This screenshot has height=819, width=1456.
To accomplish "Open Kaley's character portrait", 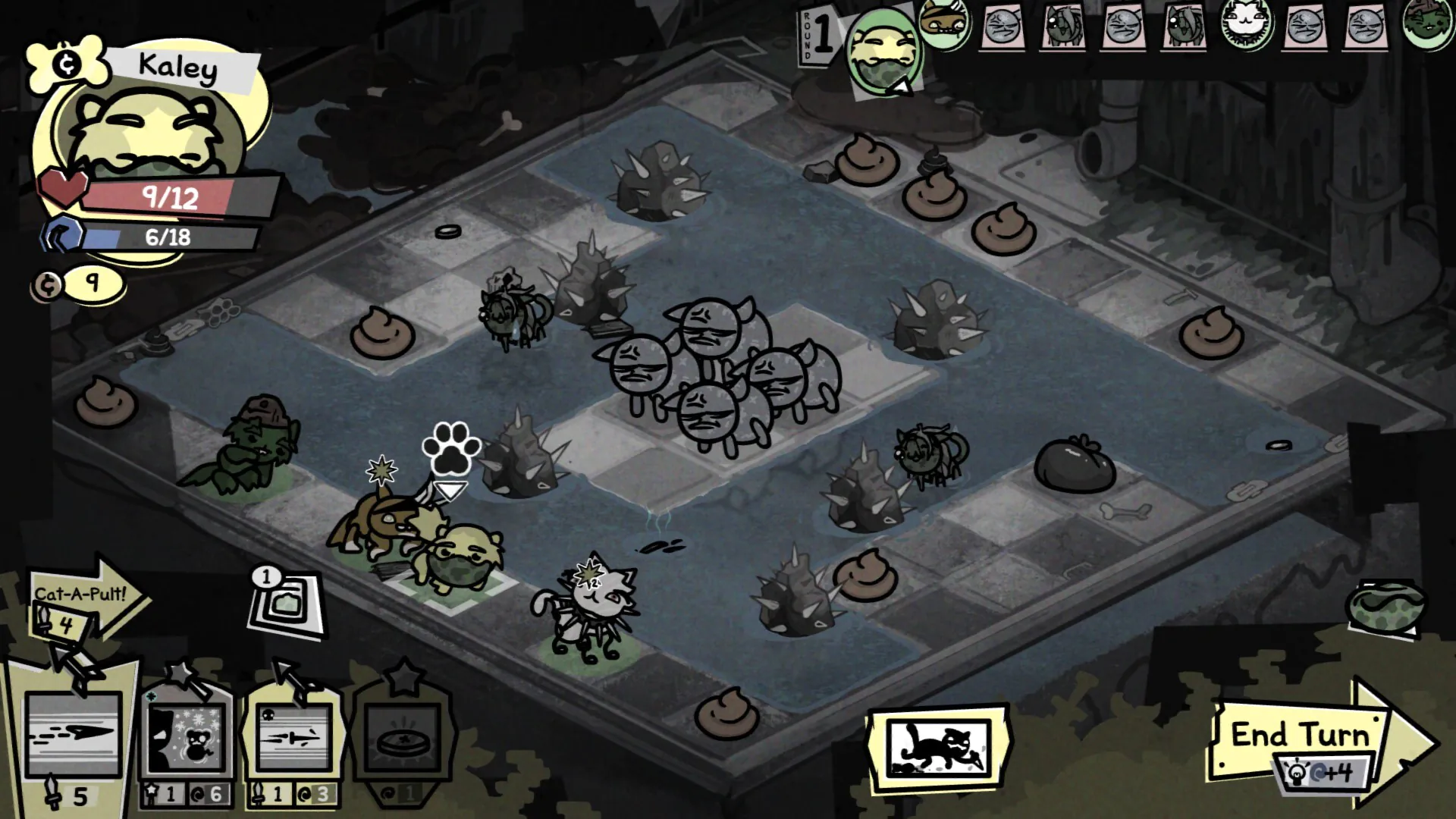I will (x=152, y=136).
